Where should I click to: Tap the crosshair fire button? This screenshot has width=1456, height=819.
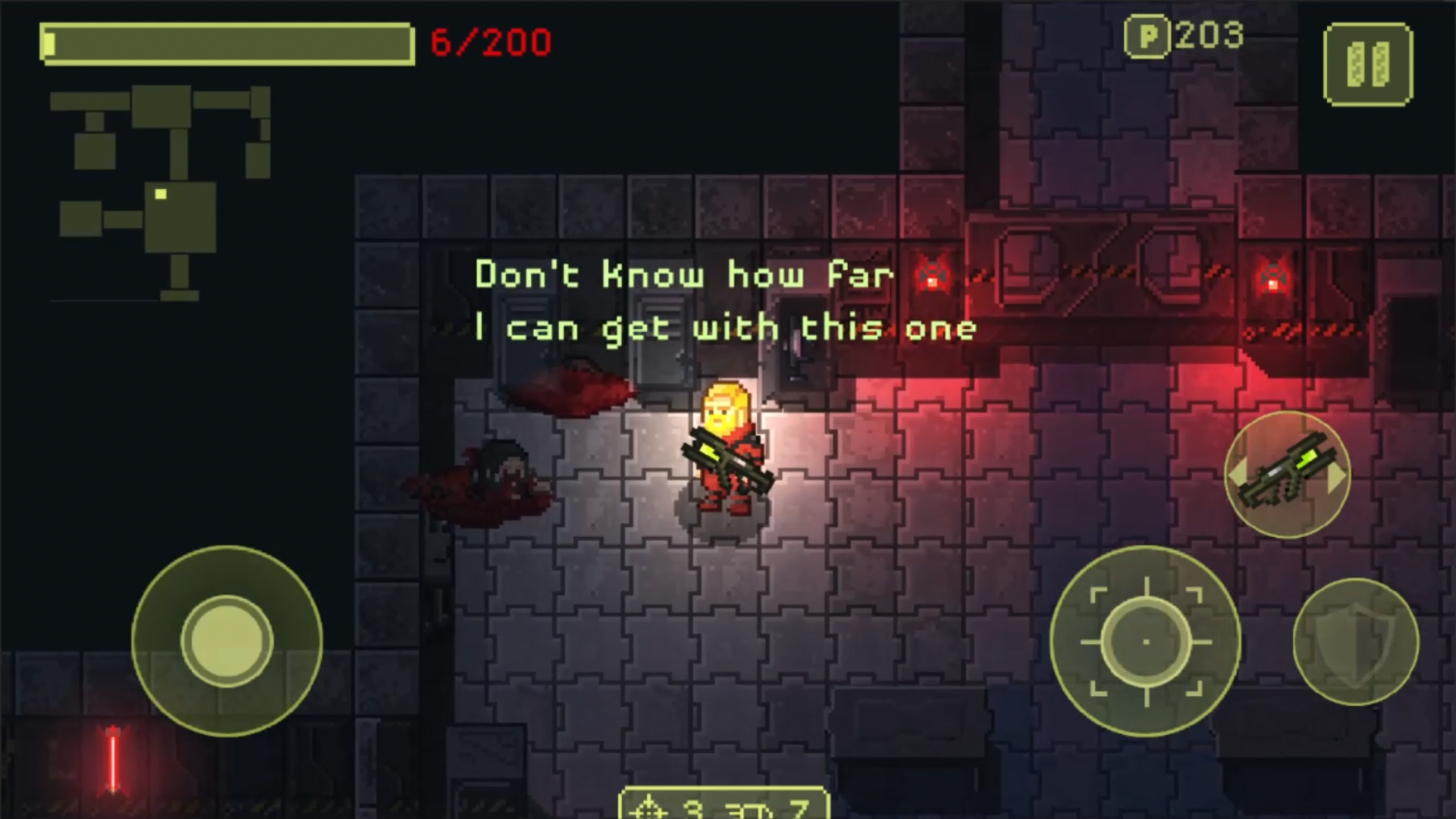pyautogui.click(x=1145, y=642)
